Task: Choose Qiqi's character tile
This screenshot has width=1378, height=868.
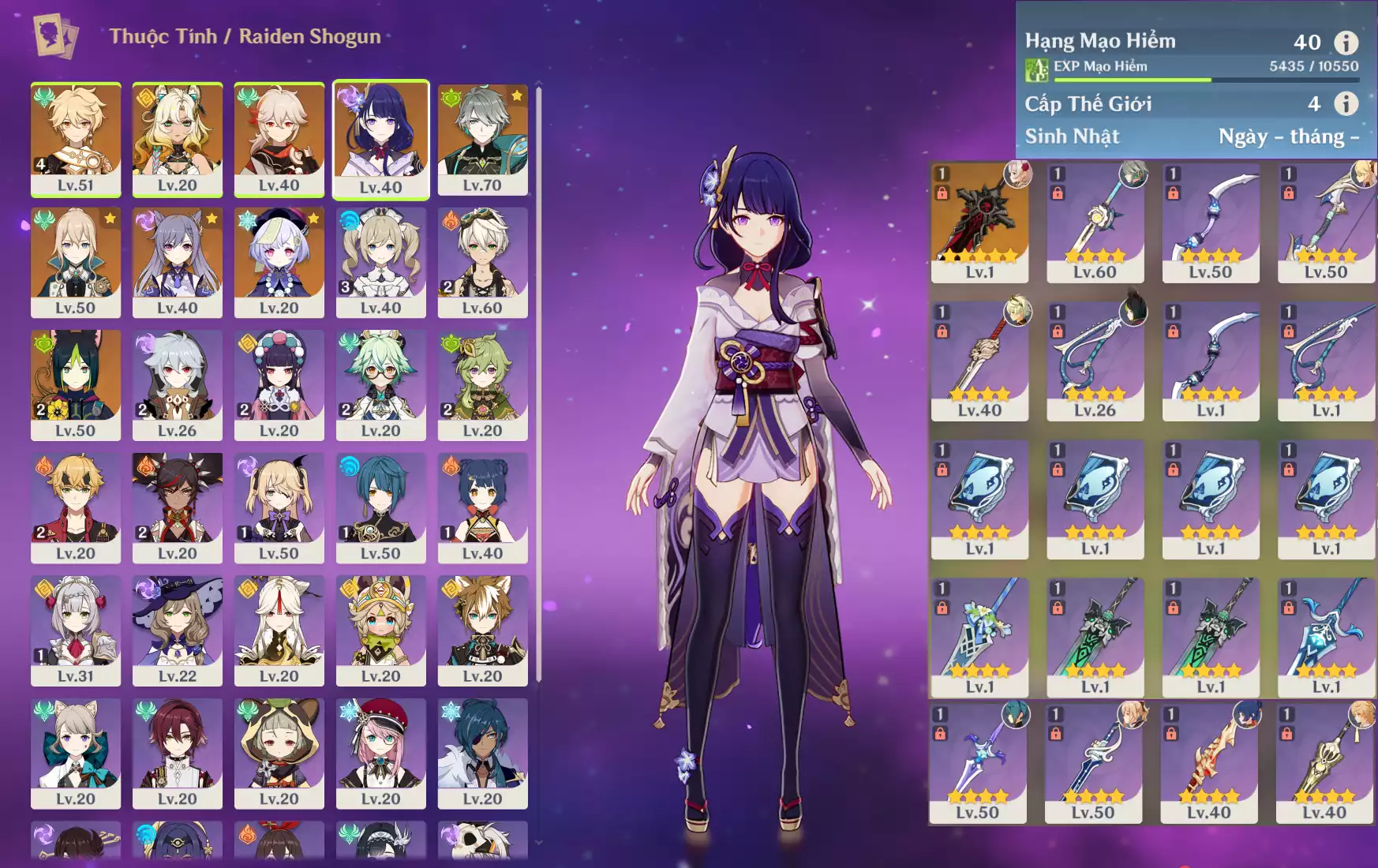Action: click(279, 261)
